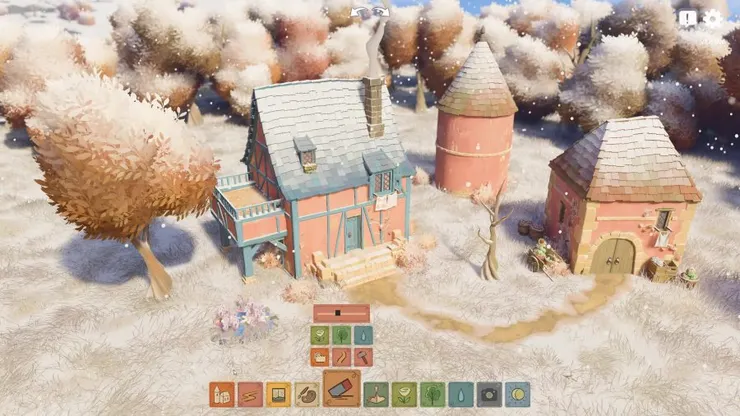Toggle water erasing in the eraser options

click(363, 335)
